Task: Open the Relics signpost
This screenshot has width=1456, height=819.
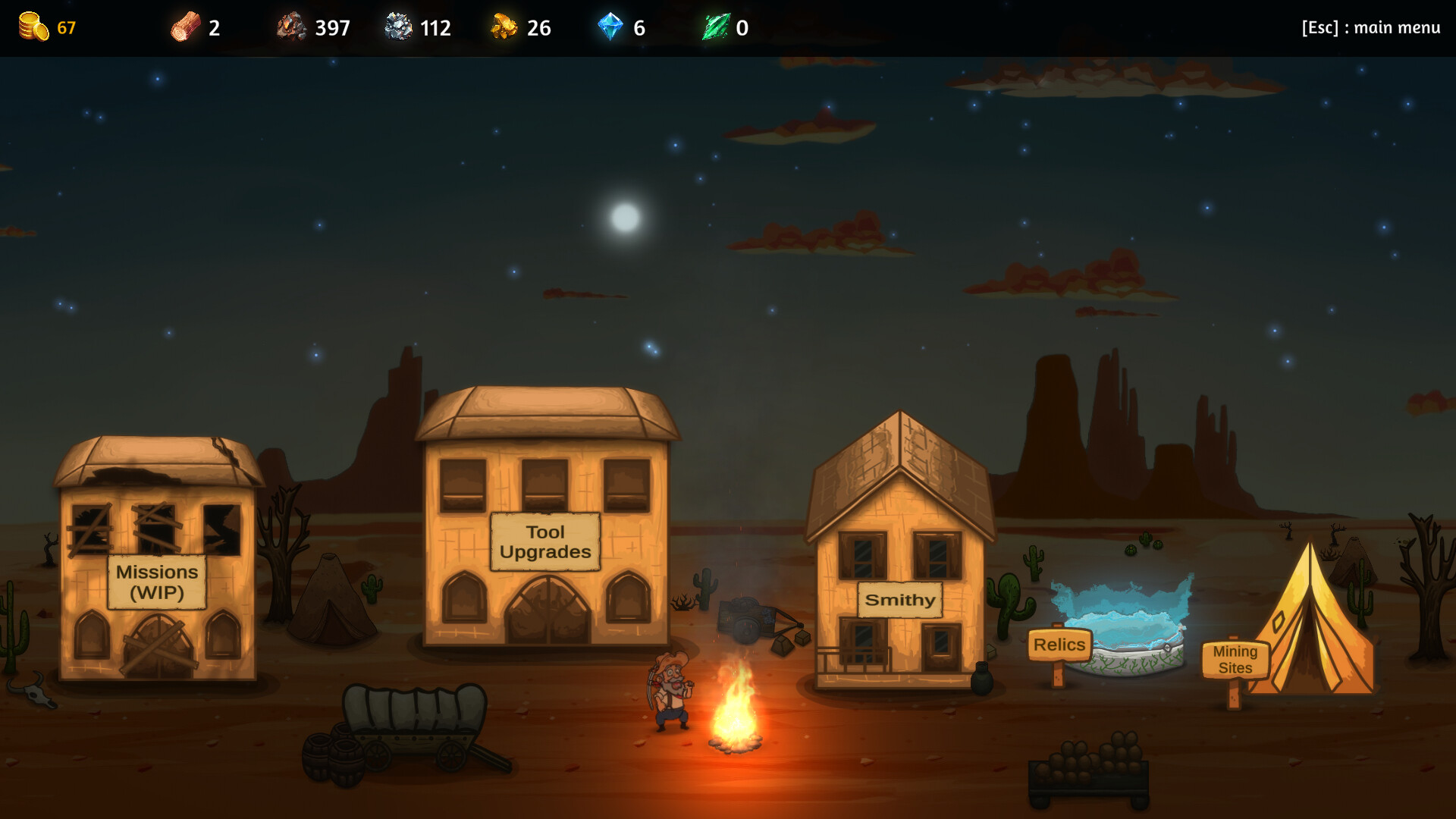Action: (x=1059, y=645)
